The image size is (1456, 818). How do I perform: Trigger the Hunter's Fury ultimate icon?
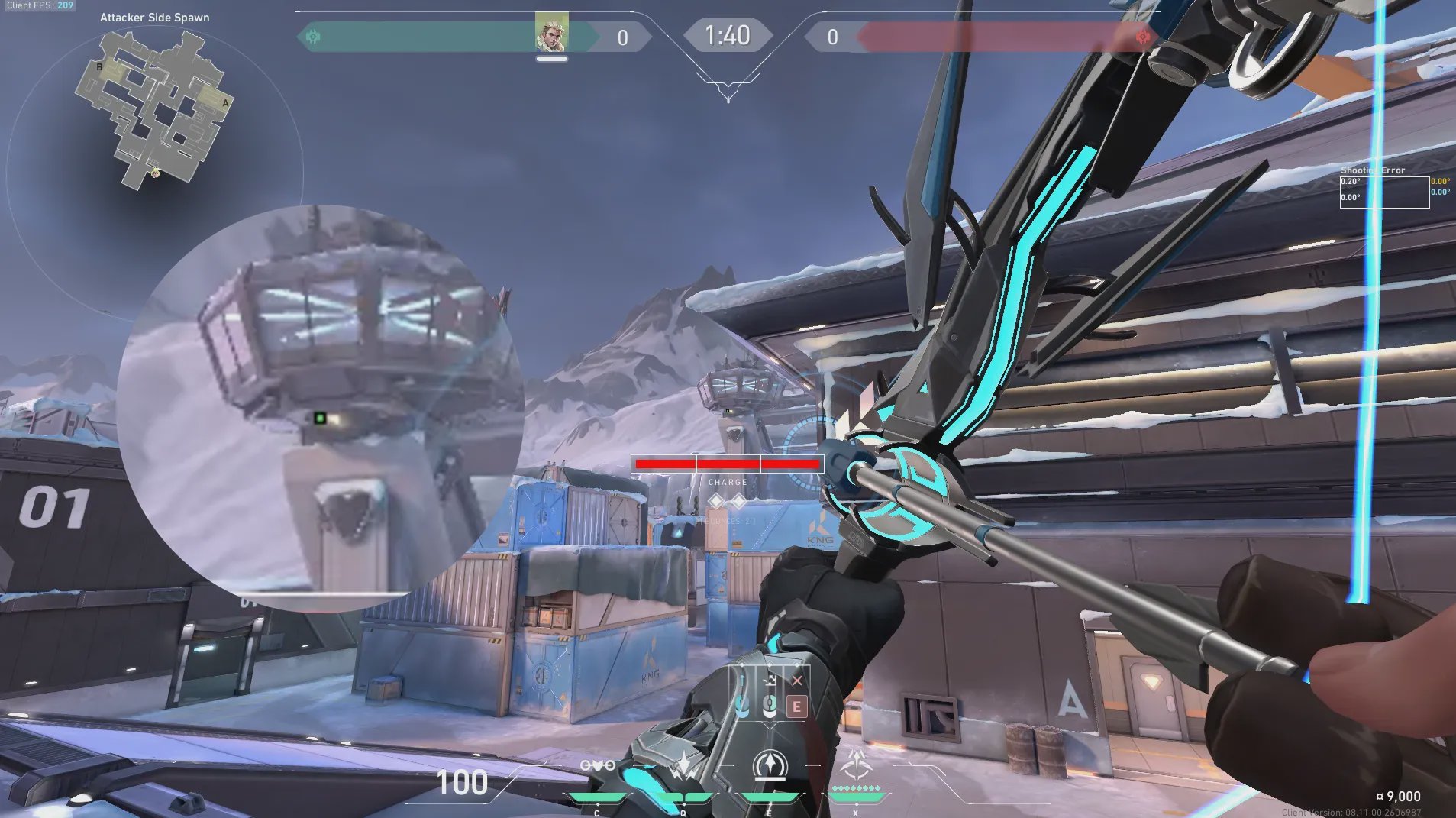(855, 765)
